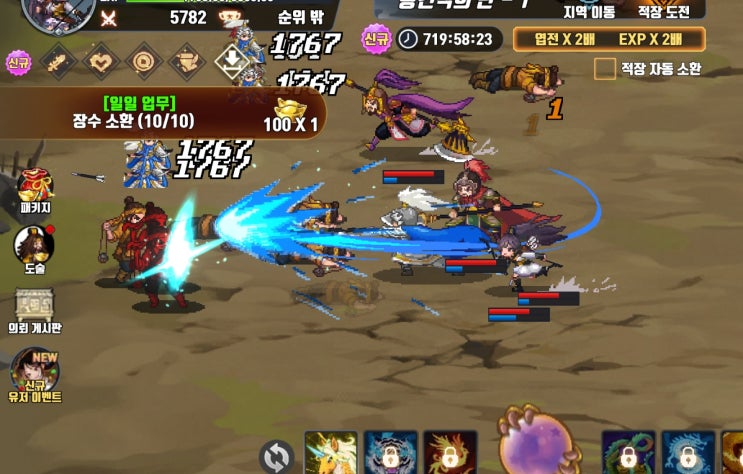Viewport: 743px width, 474px height.
Task: Open the round coin icon menu
Action: (144, 63)
